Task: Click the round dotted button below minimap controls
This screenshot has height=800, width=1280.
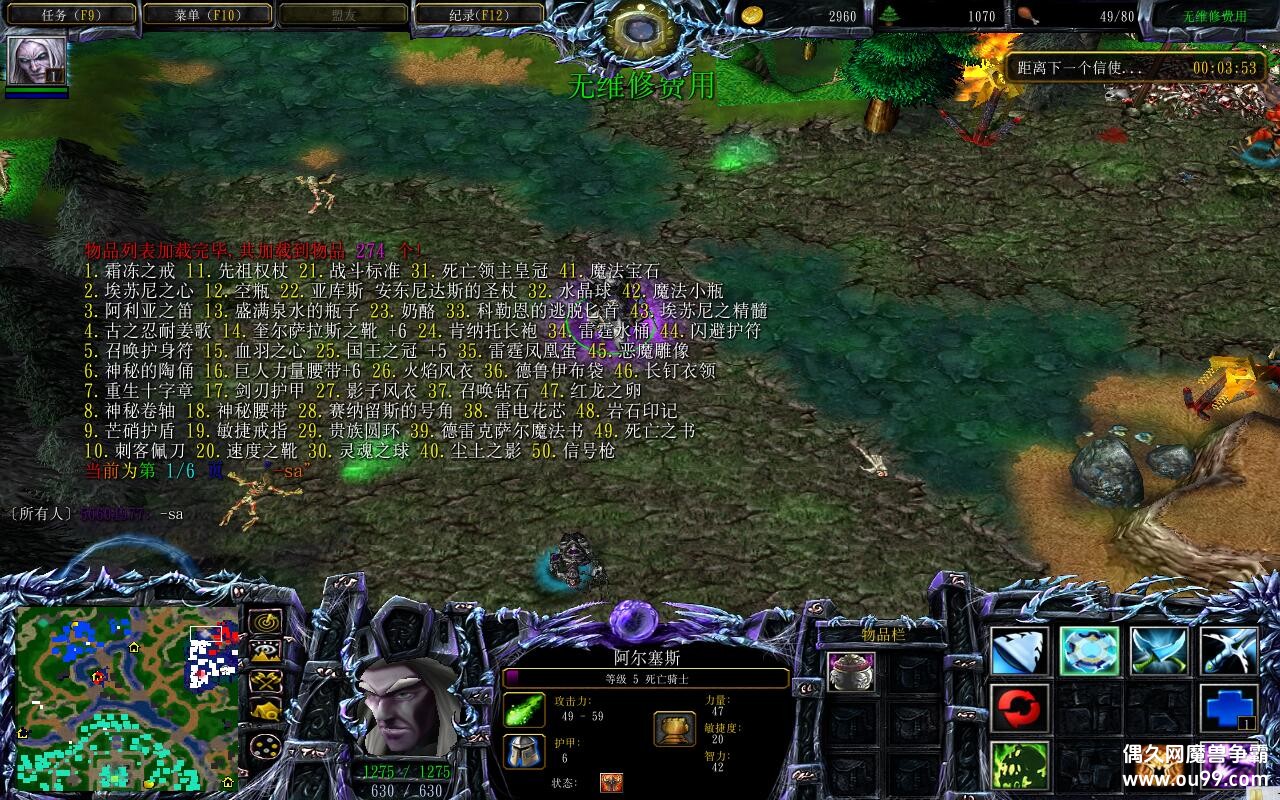Action: point(266,745)
